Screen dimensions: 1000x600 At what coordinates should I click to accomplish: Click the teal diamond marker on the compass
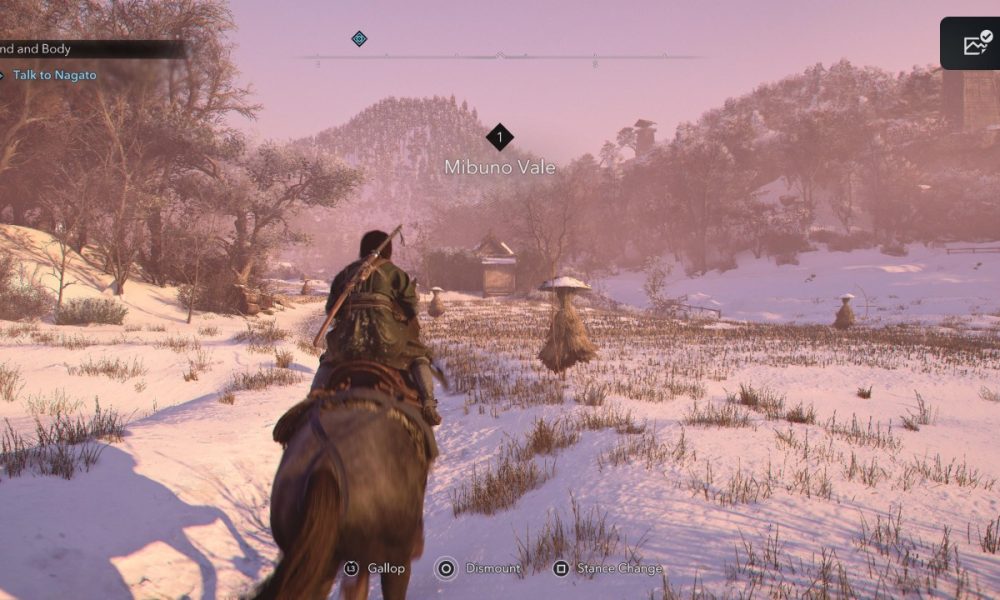pyautogui.click(x=359, y=39)
